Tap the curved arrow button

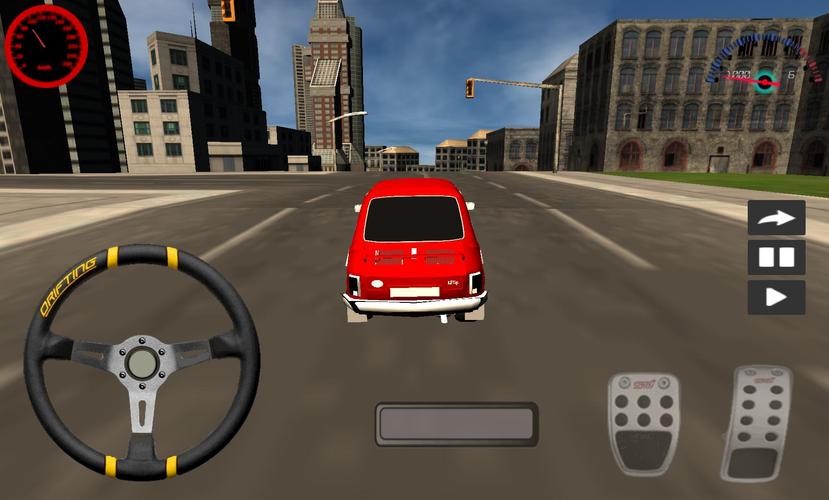point(776,217)
